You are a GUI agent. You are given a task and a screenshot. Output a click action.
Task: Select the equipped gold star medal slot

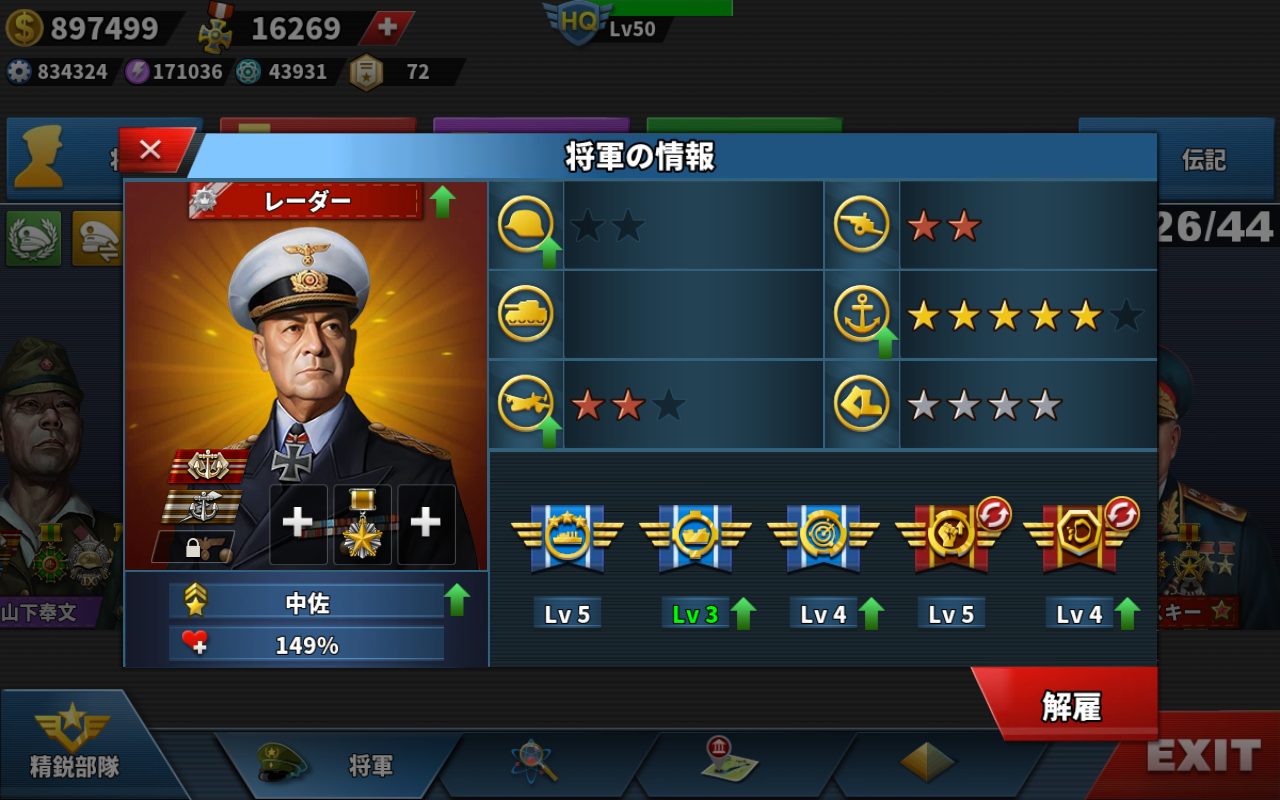(x=362, y=525)
